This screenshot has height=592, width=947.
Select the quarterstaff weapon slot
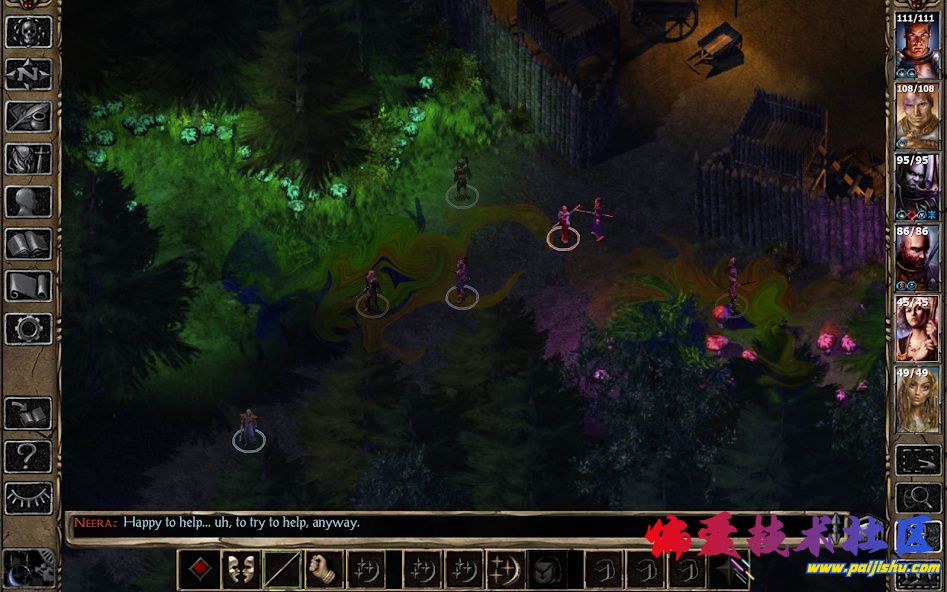pyautogui.click(x=281, y=570)
